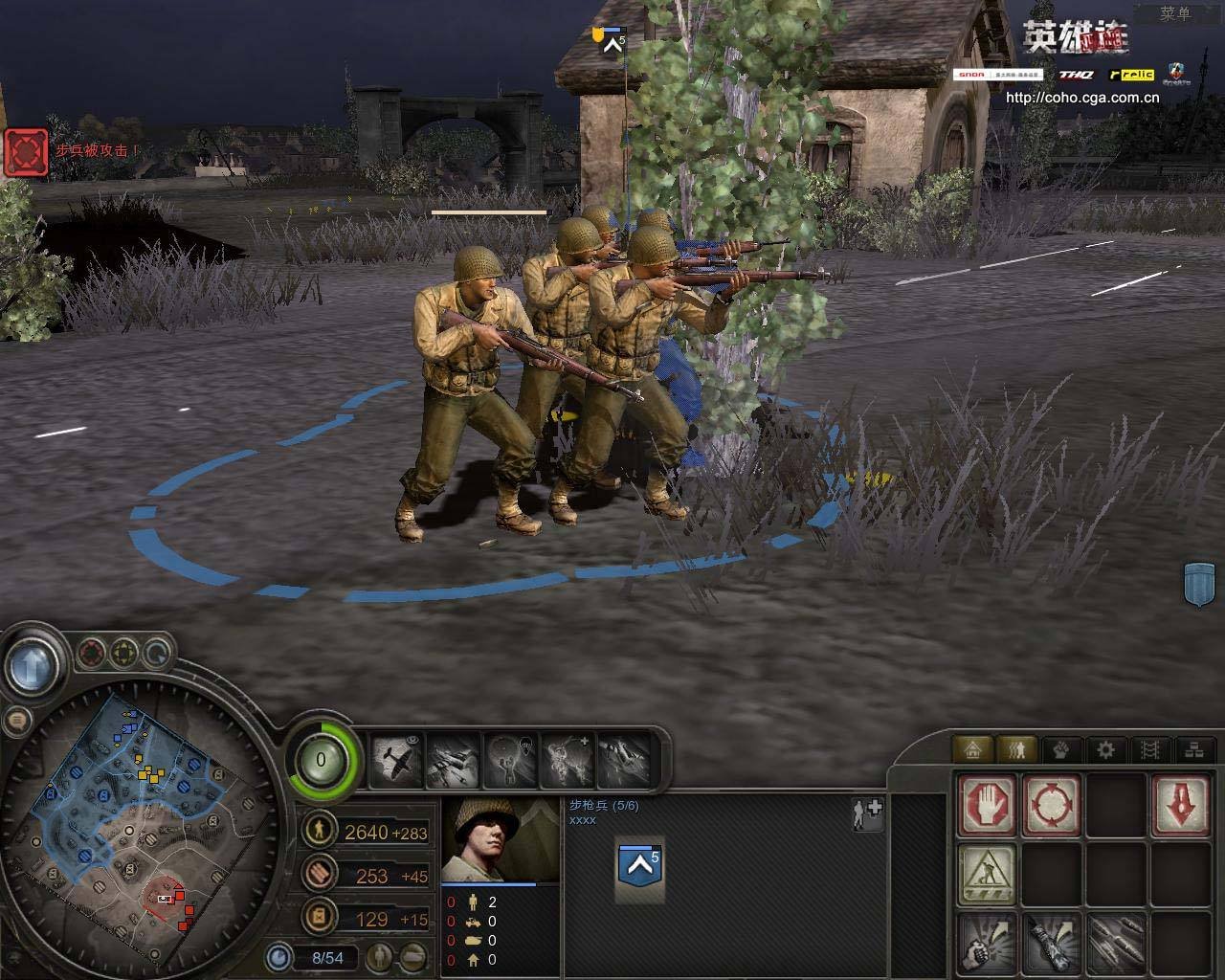Open the construction menu with the worker sign
This screenshot has width=1225, height=980.
click(988, 875)
